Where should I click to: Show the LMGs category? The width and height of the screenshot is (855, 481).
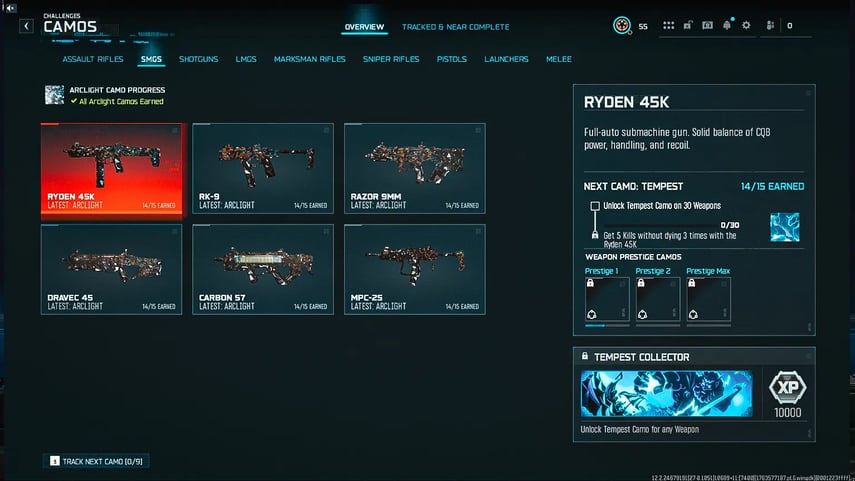point(246,59)
